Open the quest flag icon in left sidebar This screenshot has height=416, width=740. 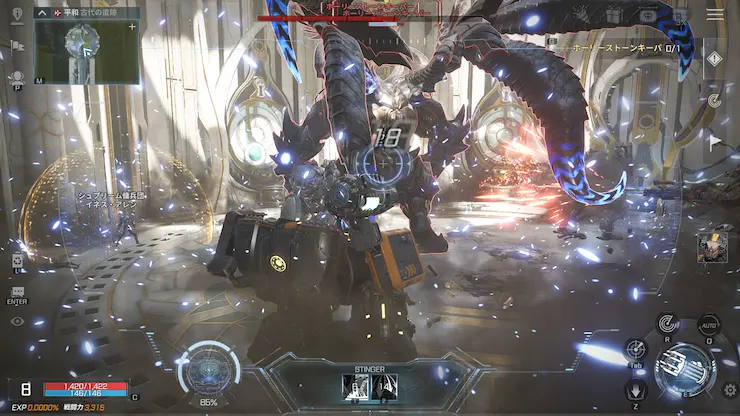coord(16,46)
